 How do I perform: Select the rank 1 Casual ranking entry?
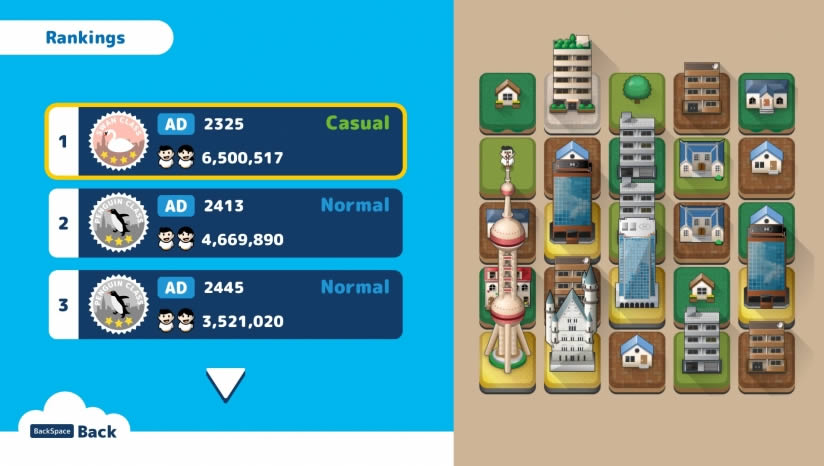click(225, 141)
